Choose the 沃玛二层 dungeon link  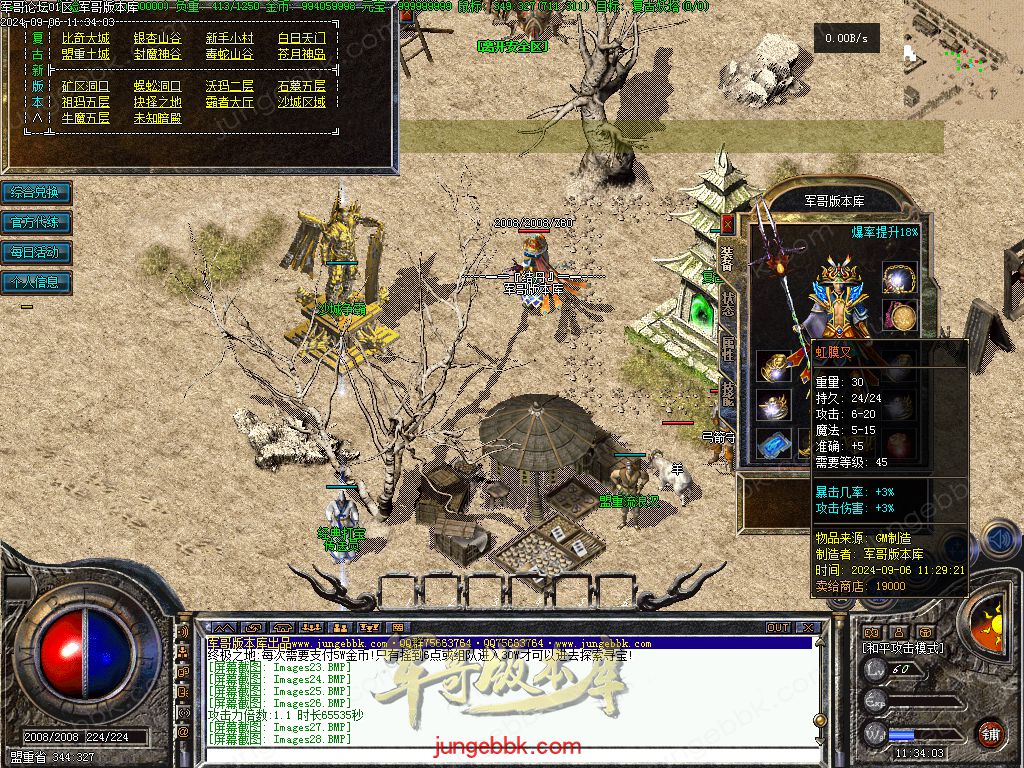point(230,87)
